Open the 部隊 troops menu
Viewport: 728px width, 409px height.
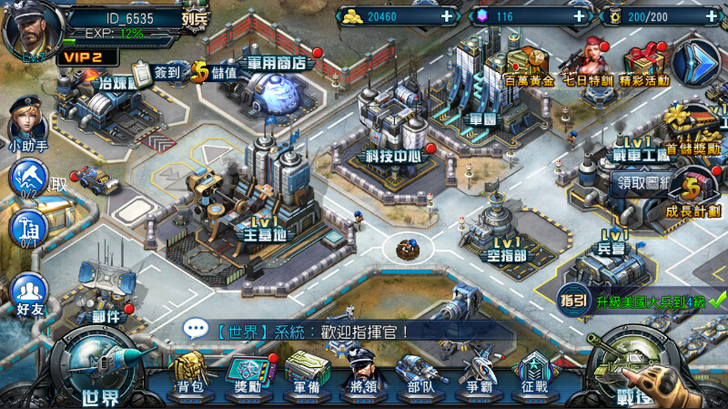click(x=421, y=374)
